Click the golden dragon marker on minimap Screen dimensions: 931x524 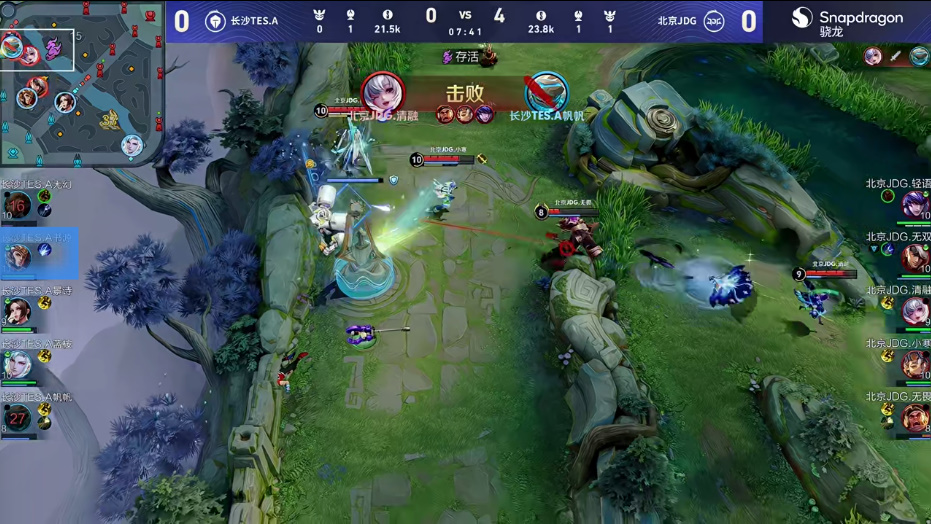pyautogui.click(x=108, y=120)
